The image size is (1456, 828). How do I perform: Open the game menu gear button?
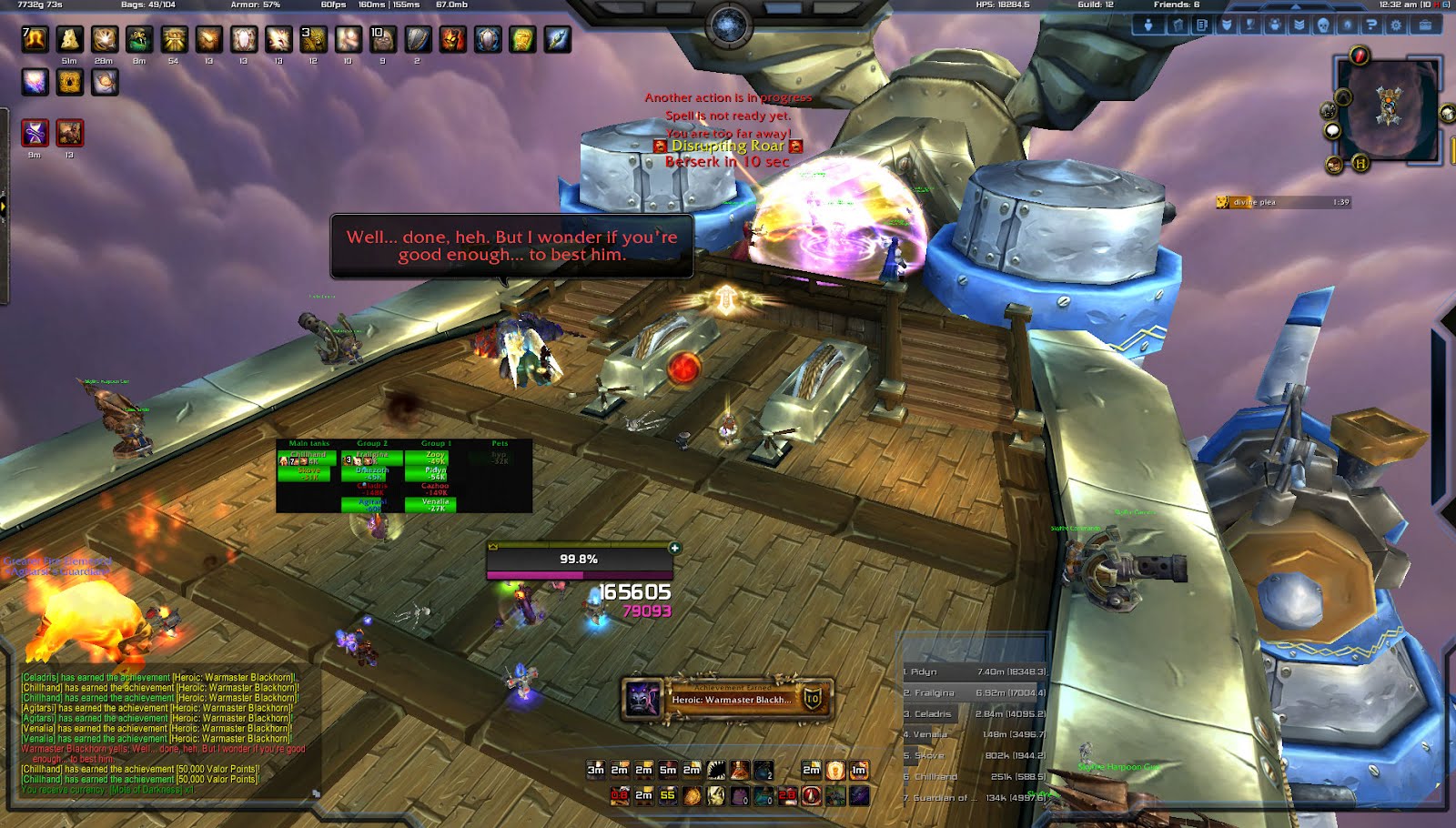1396,25
